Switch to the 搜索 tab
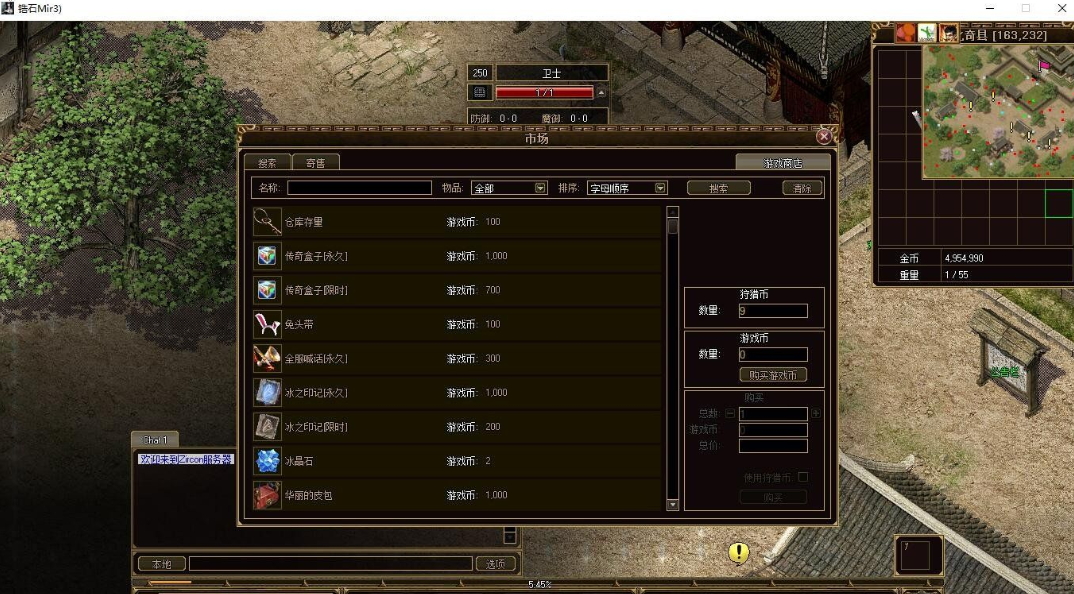Screen dimensions: 1074x594 point(267,162)
